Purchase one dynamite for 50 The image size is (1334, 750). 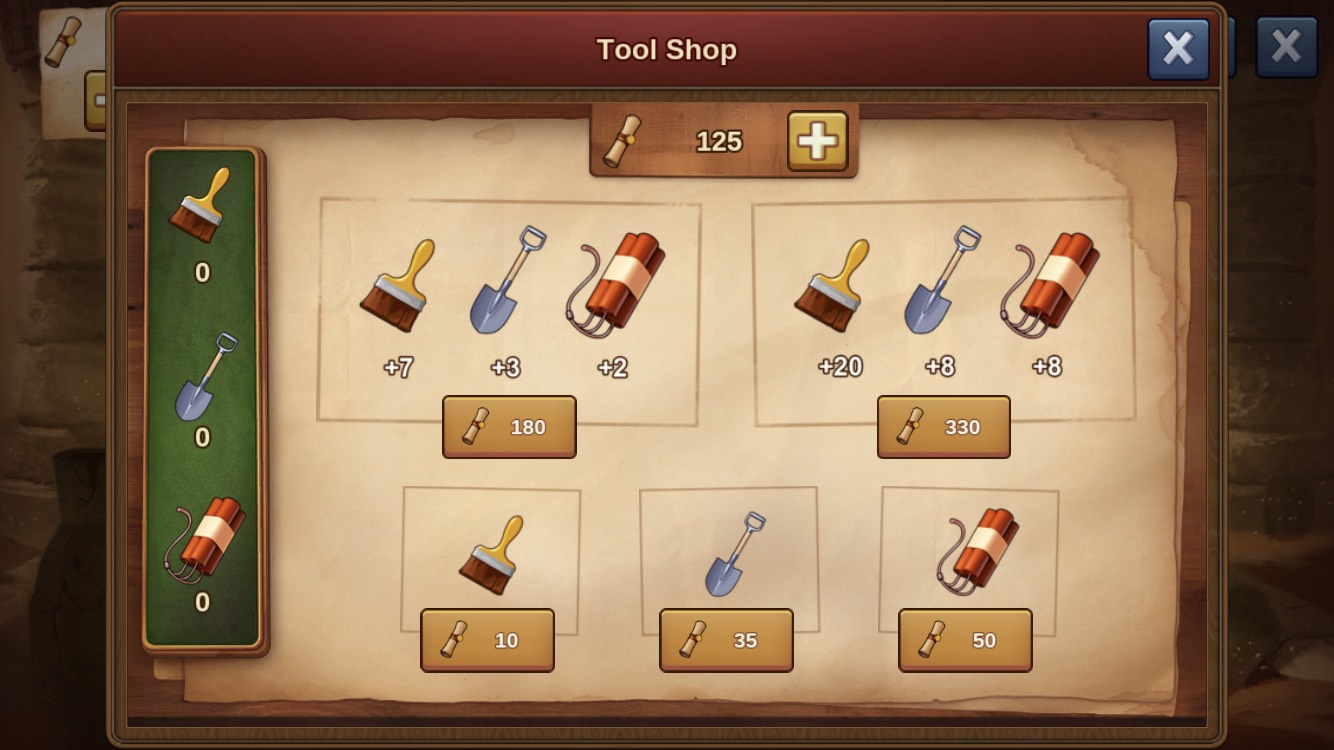coord(965,640)
